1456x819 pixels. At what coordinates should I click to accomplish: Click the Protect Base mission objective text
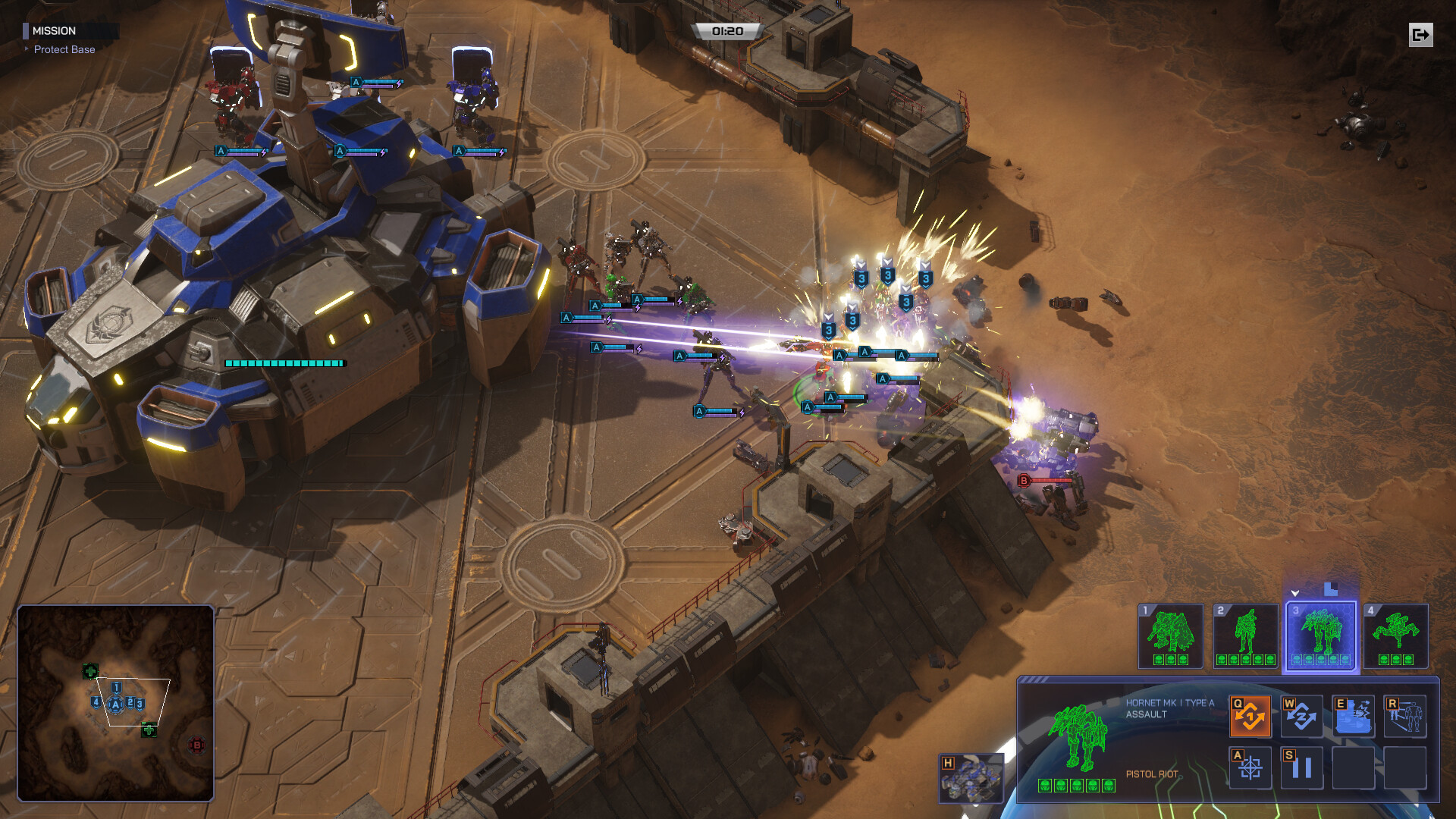coord(65,49)
